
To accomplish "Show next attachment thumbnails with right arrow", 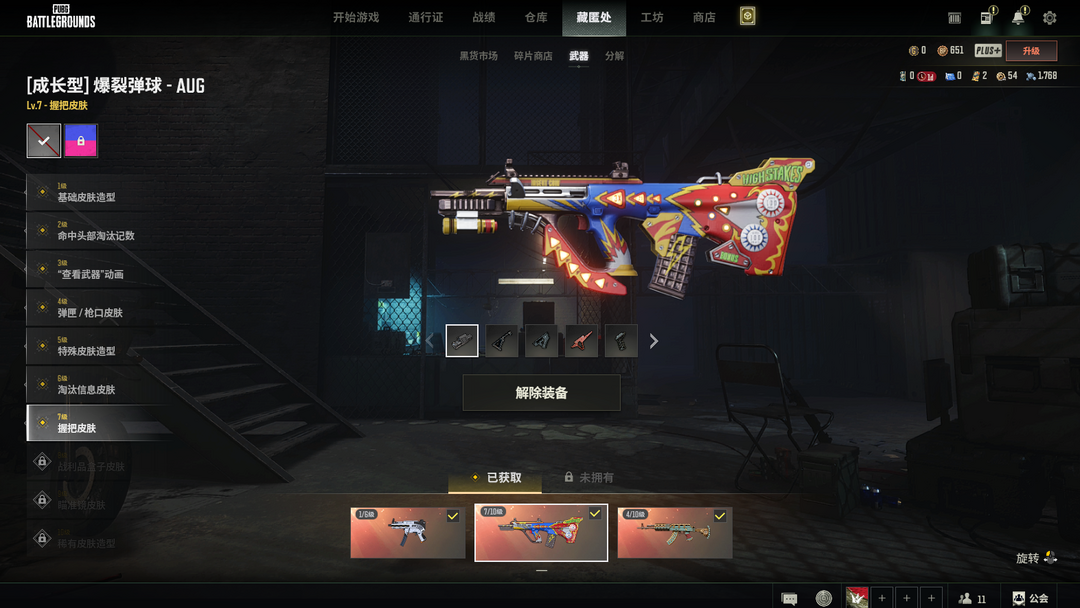I will [654, 342].
